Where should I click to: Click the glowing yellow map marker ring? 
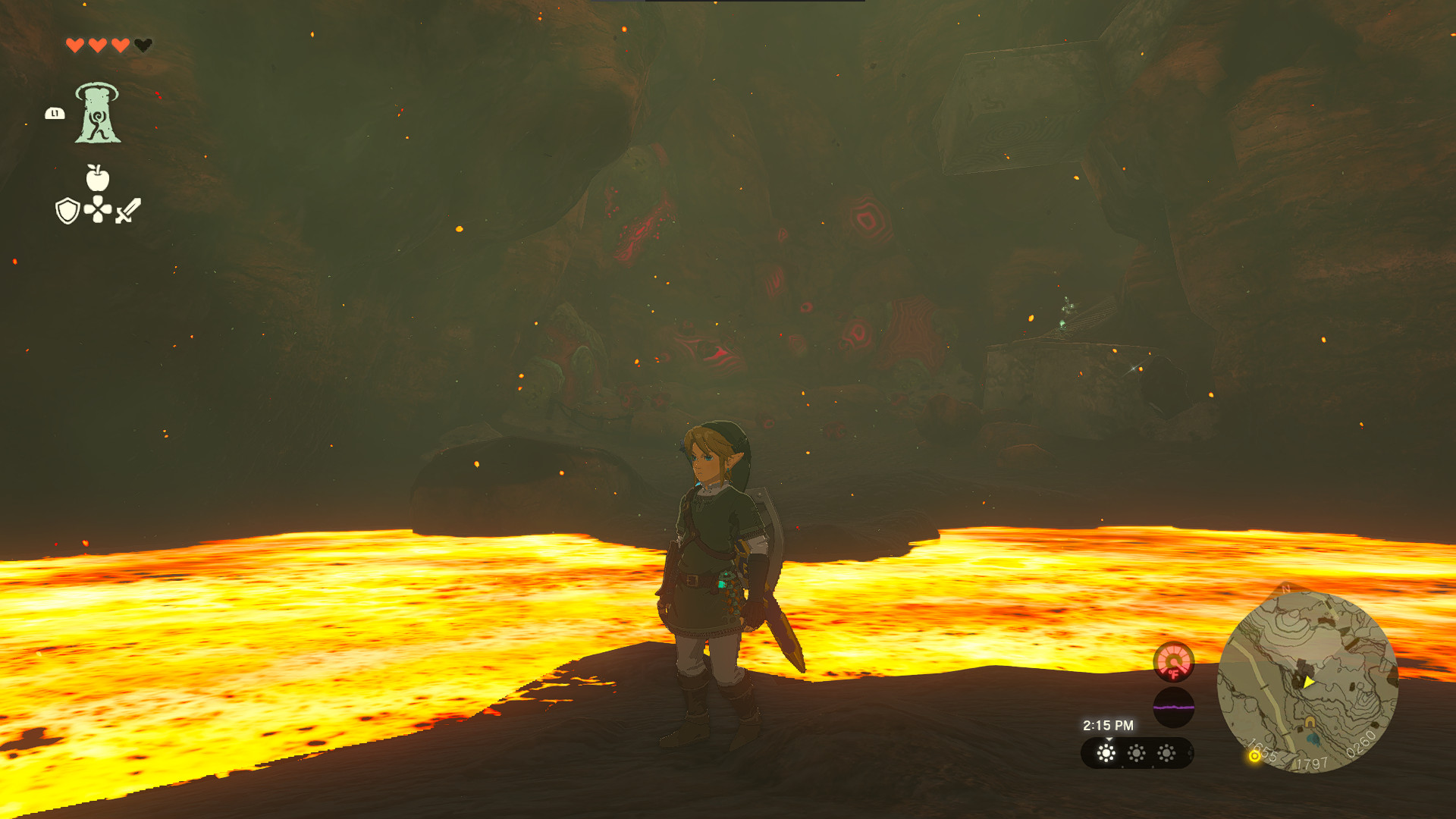(1254, 758)
